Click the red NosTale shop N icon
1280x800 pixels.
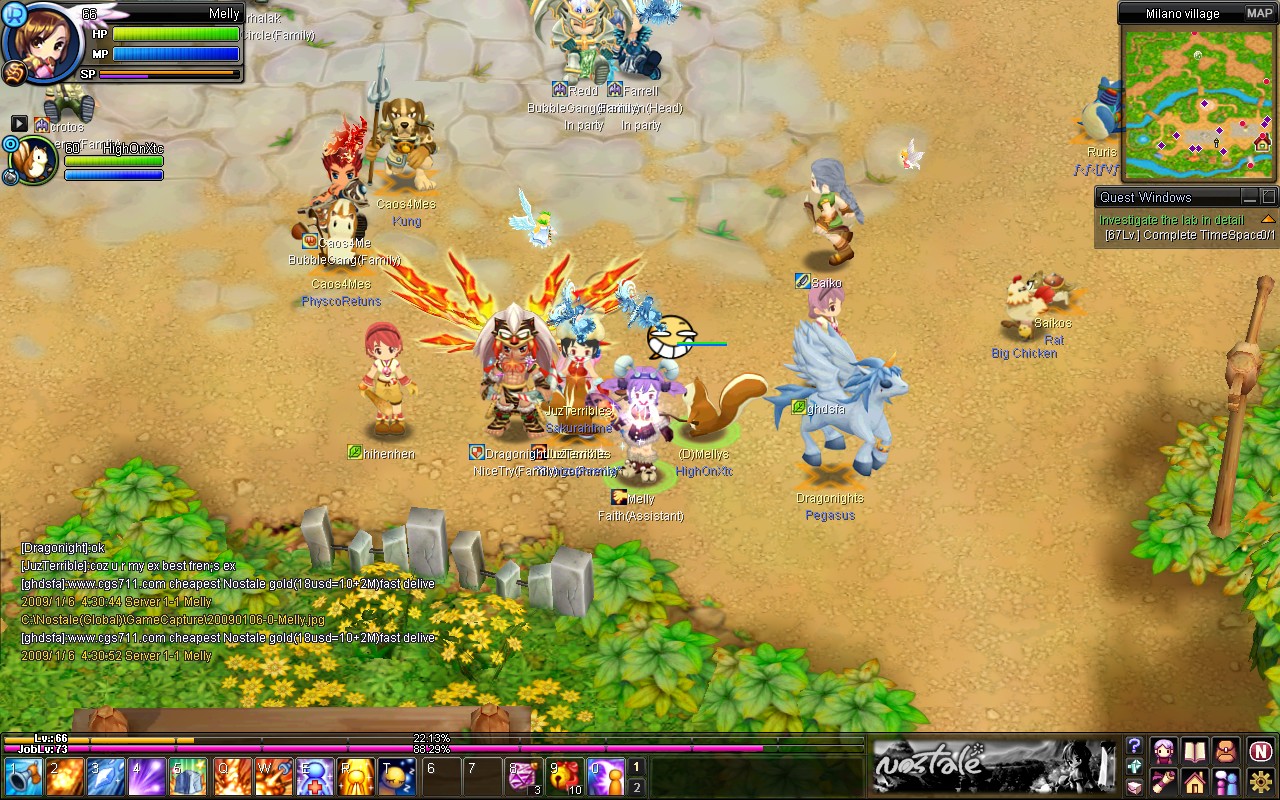[1259, 752]
